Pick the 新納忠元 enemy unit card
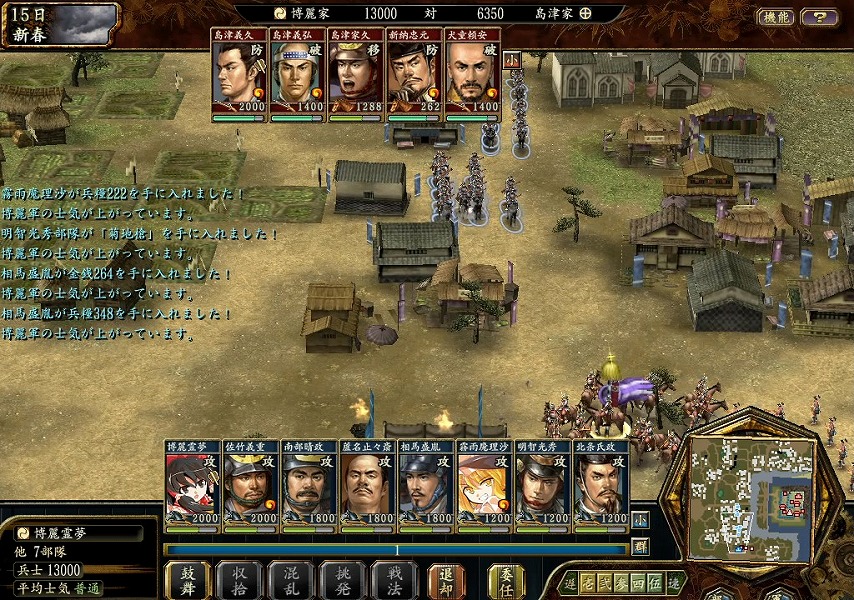The image size is (854, 600). click(413, 75)
